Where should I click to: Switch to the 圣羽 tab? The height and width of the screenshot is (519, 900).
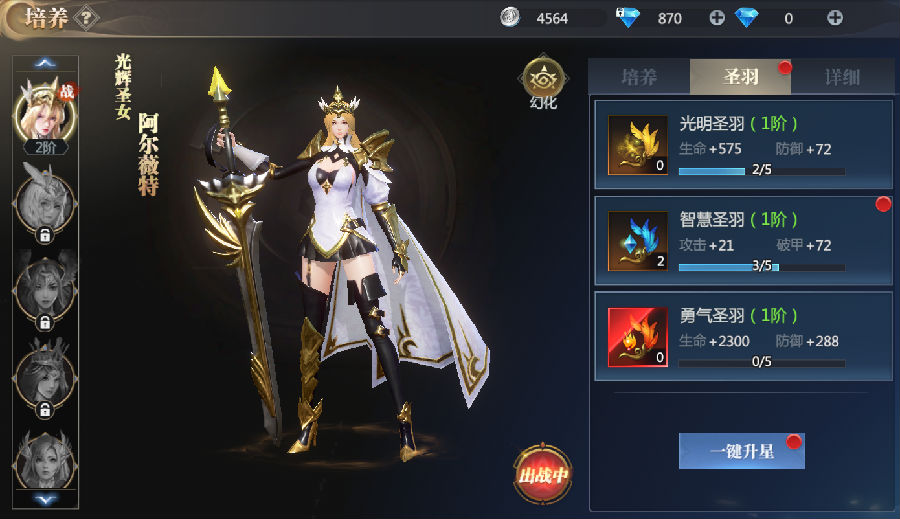[x=741, y=77]
